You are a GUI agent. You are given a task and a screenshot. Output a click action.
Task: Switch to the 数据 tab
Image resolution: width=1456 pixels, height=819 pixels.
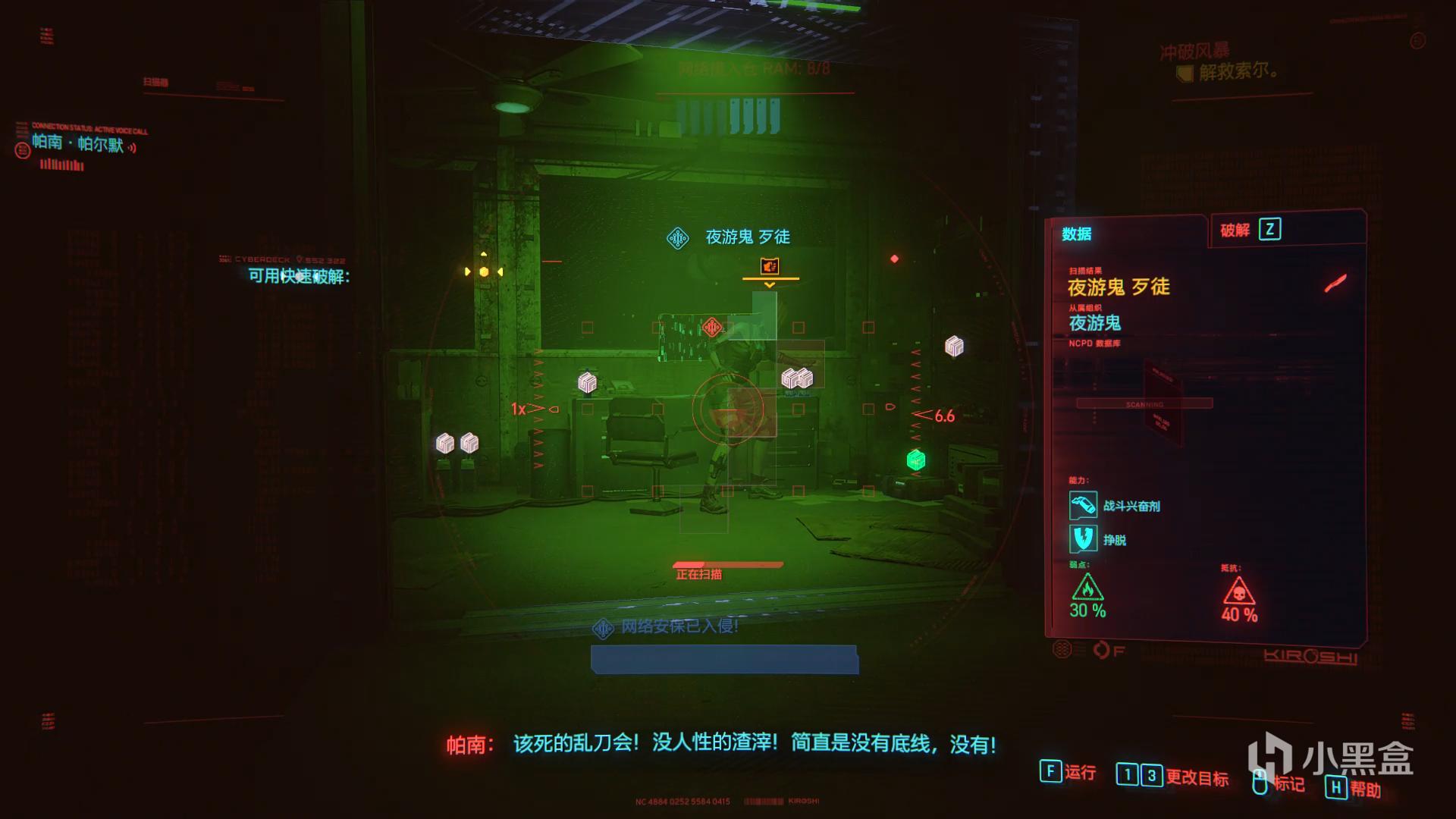(1076, 234)
